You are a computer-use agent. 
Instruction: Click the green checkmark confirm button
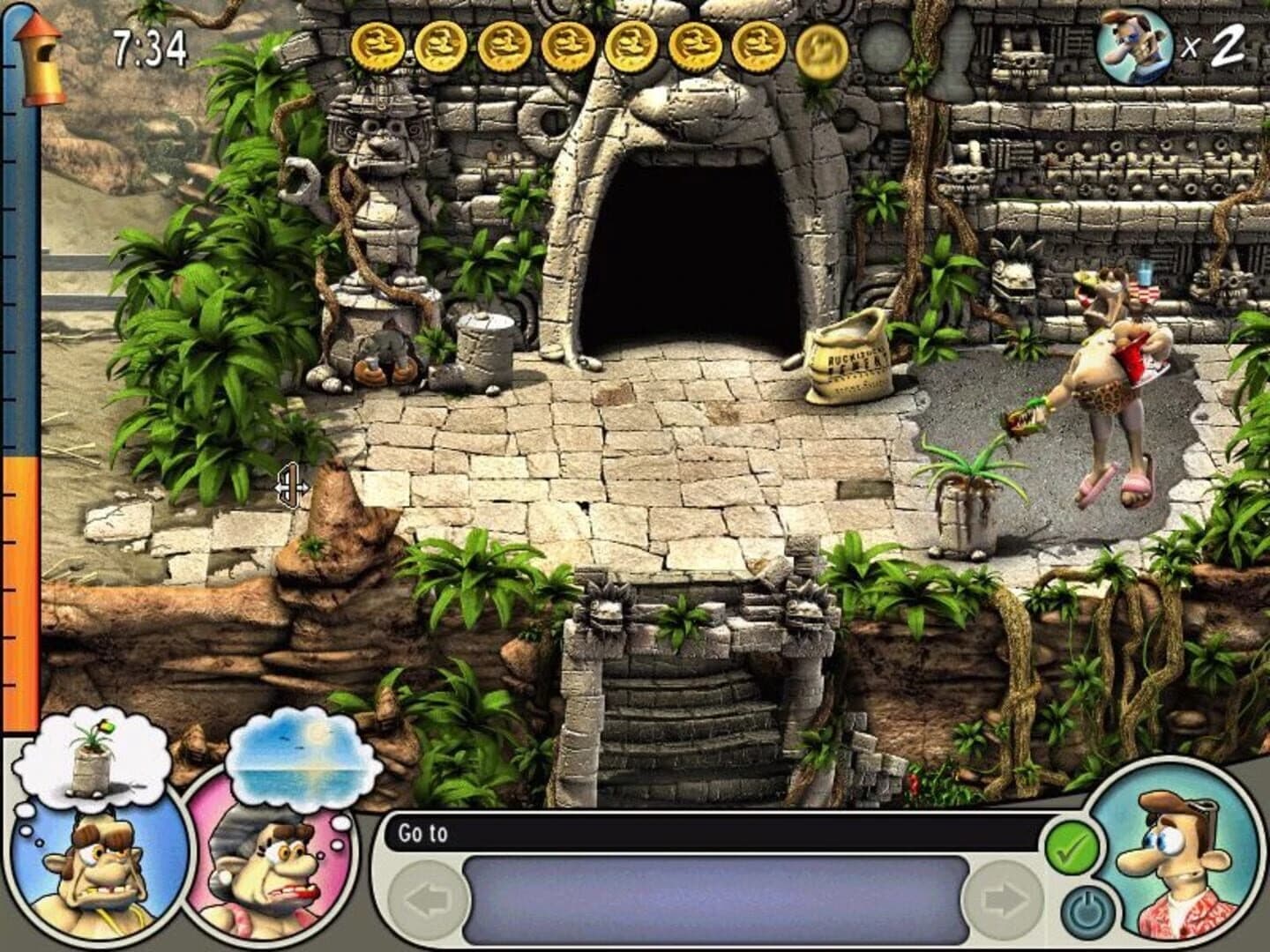pos(1073,849)
